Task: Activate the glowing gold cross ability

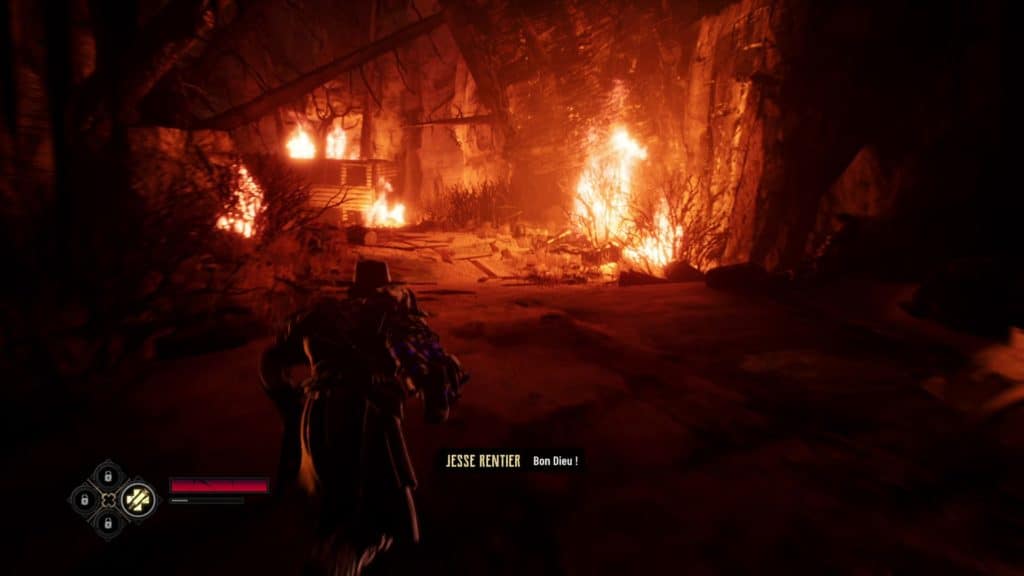Action: tap(138, 499)
